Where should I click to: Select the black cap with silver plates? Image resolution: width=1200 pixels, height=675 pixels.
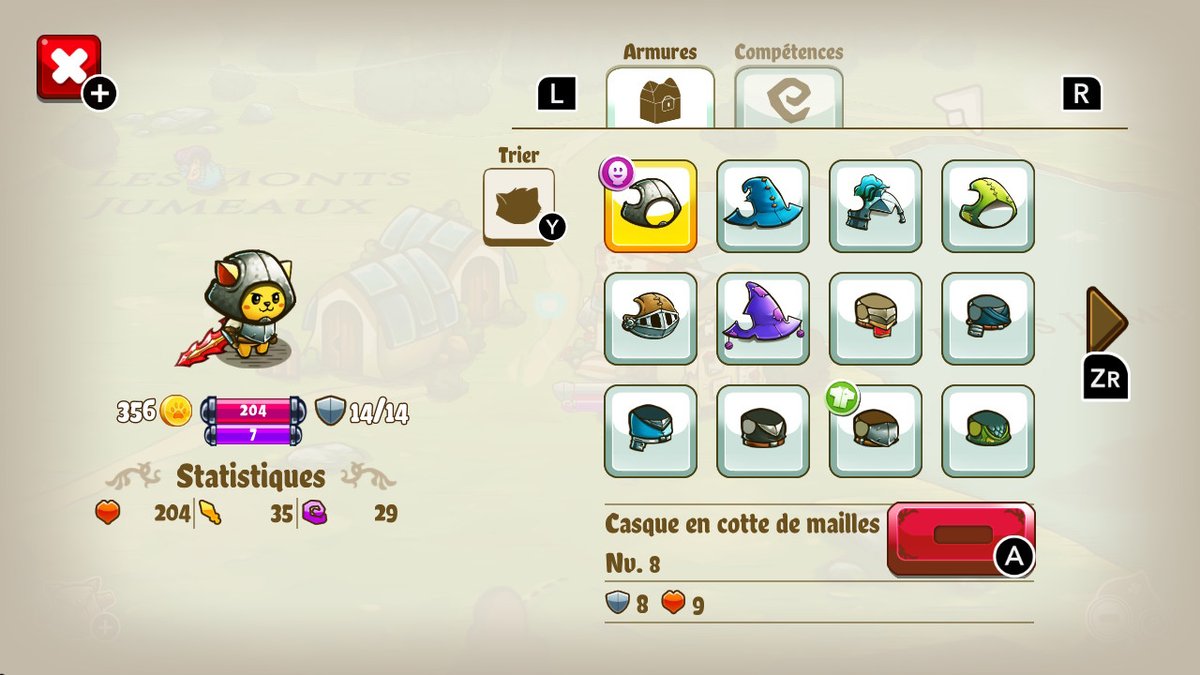click(763, 431)
